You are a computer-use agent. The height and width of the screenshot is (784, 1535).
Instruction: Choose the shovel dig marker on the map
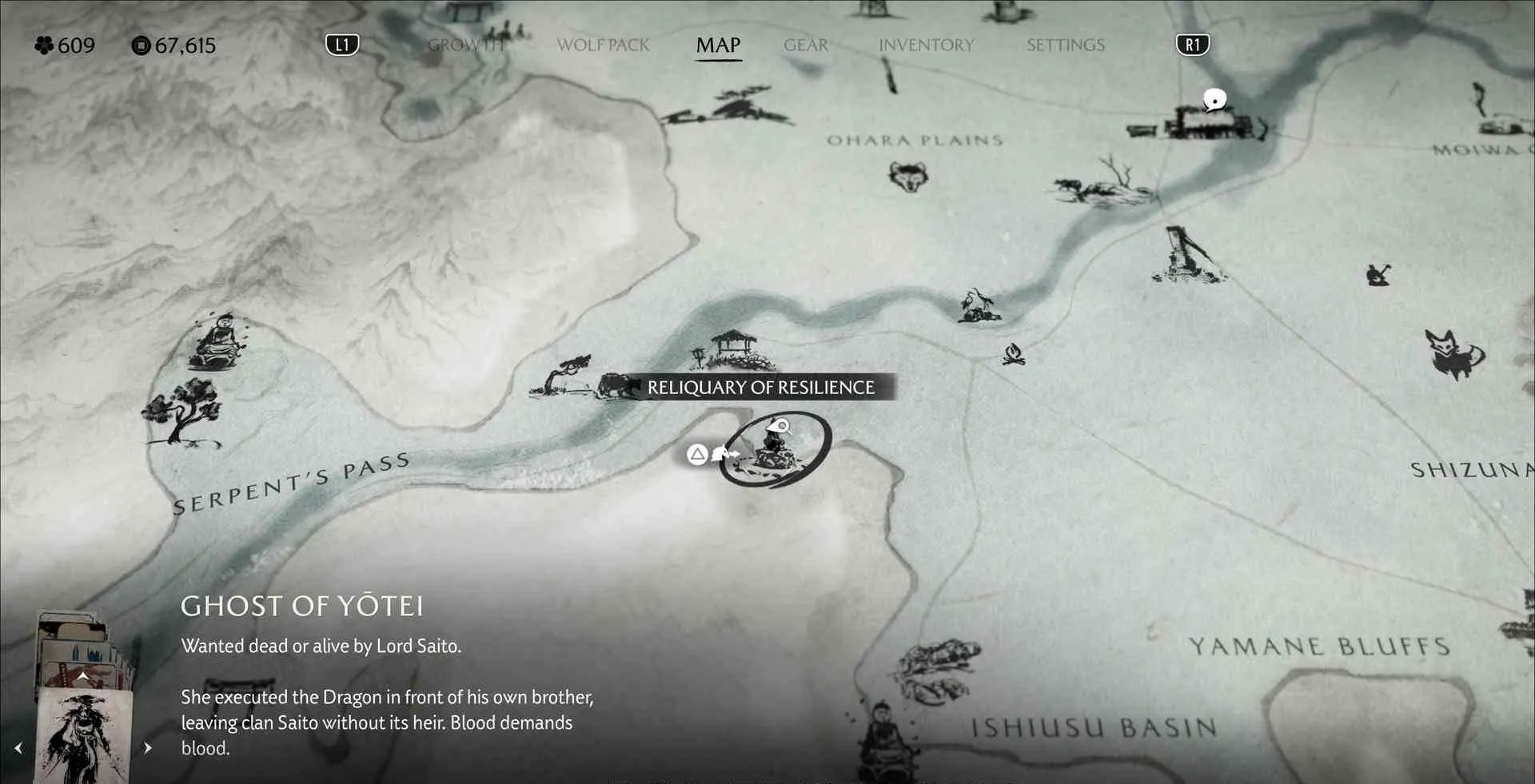pyautogui.click(x=1378, y=274)
